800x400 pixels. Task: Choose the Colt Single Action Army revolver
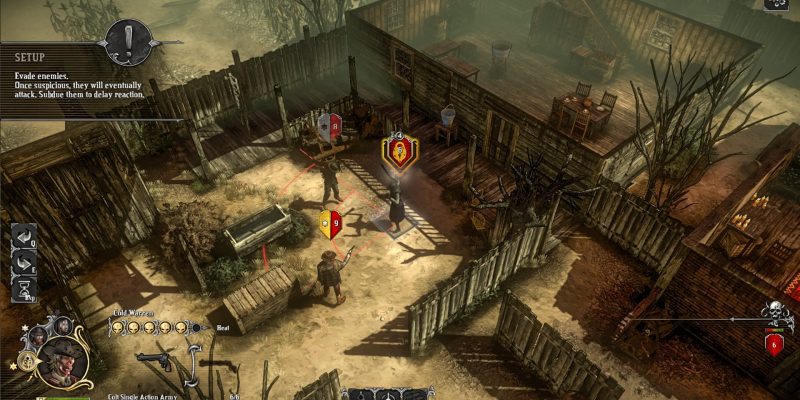pos(155,360)
